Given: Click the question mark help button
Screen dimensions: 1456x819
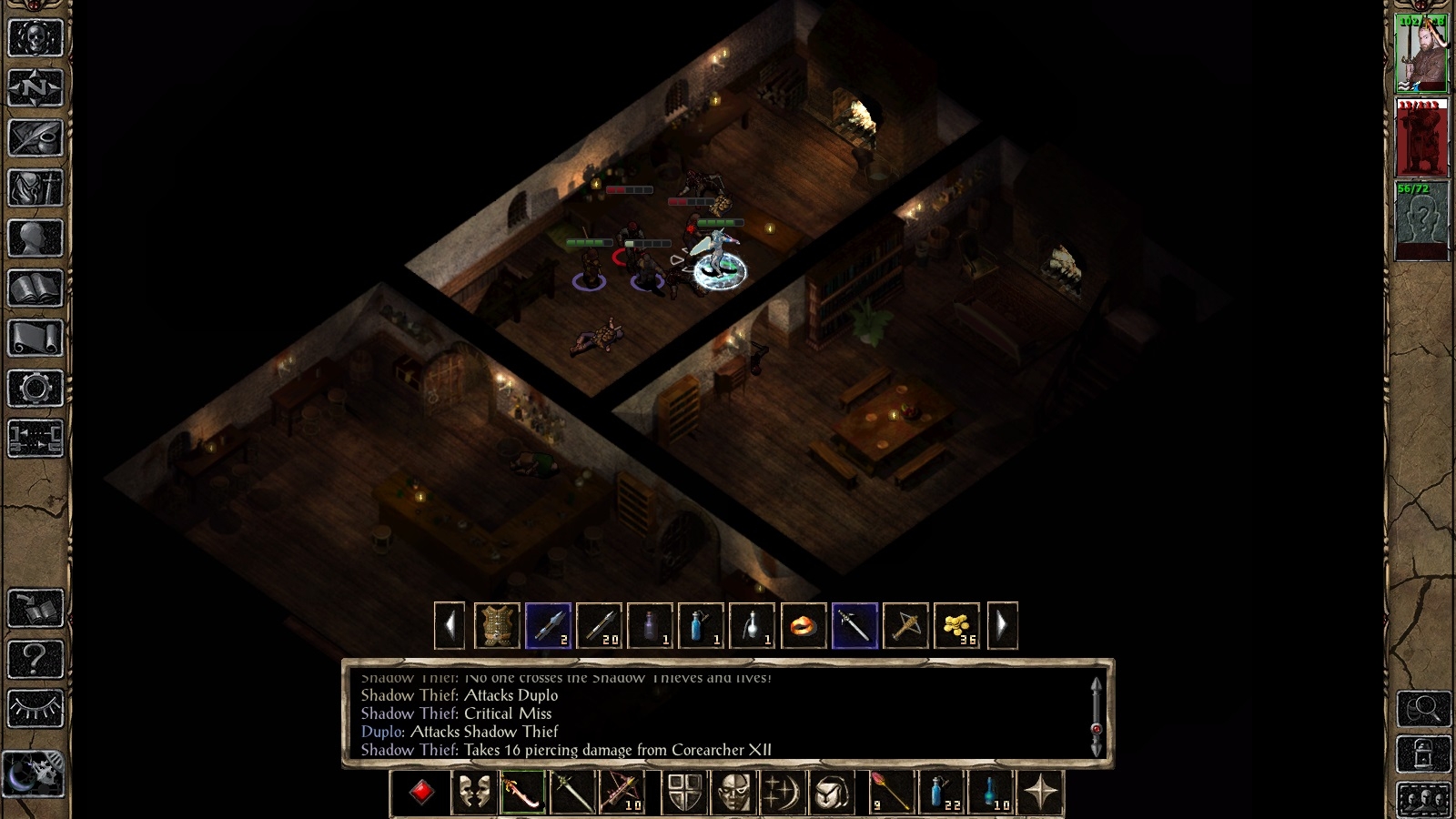Looking at the screenshot, I should point(35,657).
